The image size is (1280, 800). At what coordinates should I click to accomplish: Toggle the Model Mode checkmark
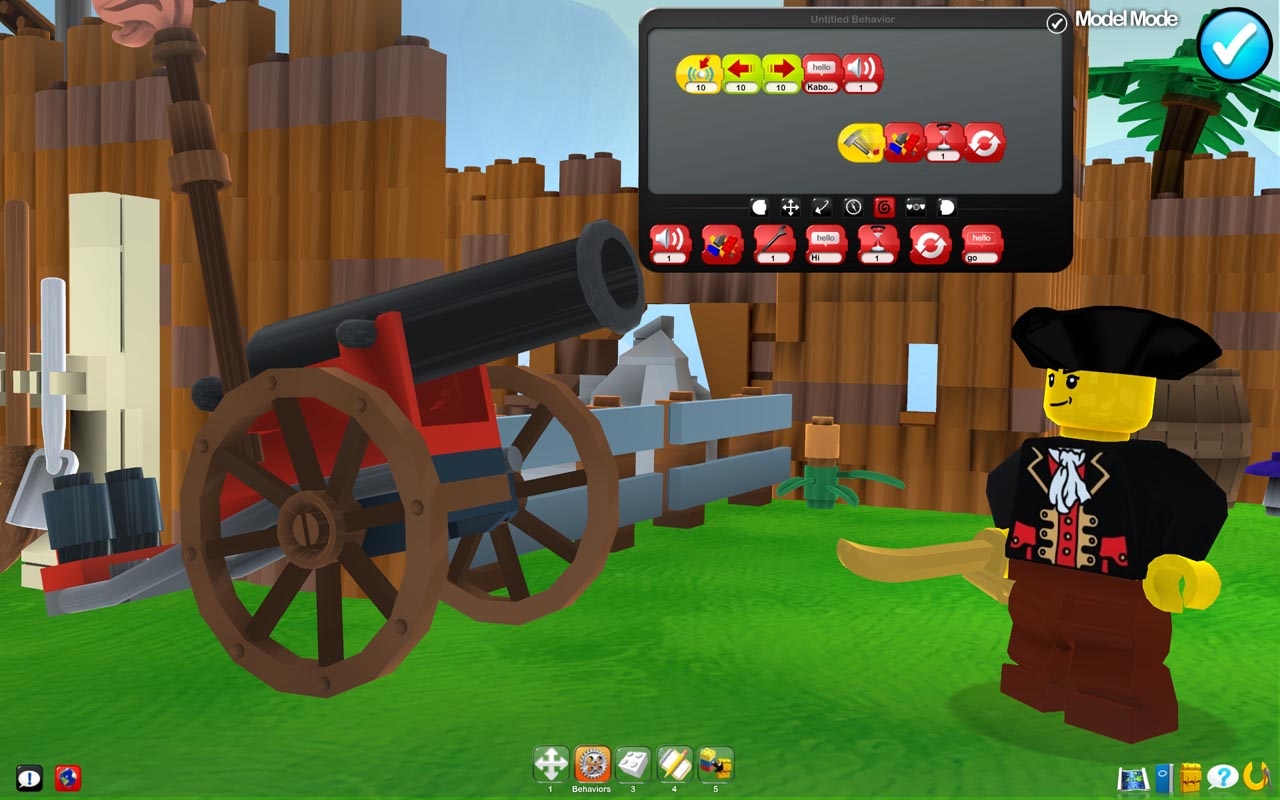point(1055,23)
